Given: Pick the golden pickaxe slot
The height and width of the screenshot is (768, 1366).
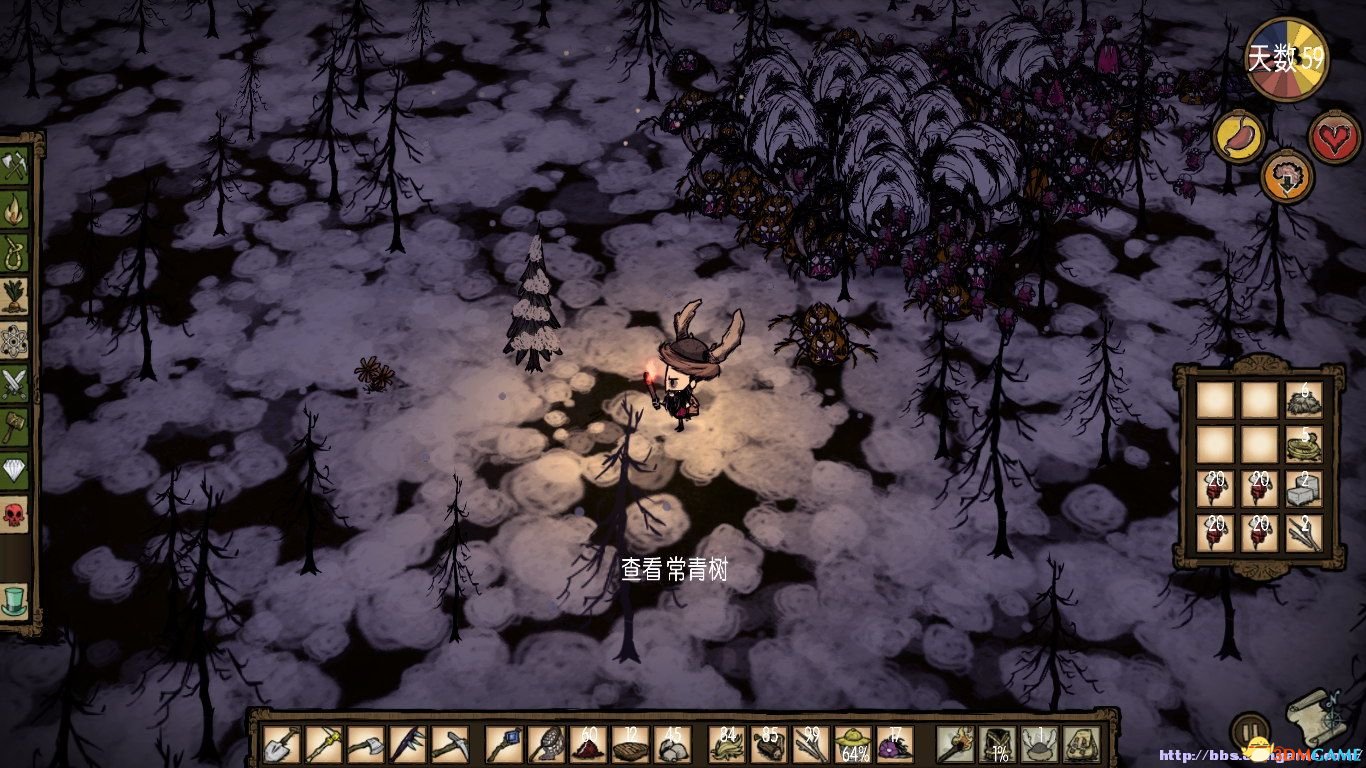Looking at the screenshot, I should 323,745.
